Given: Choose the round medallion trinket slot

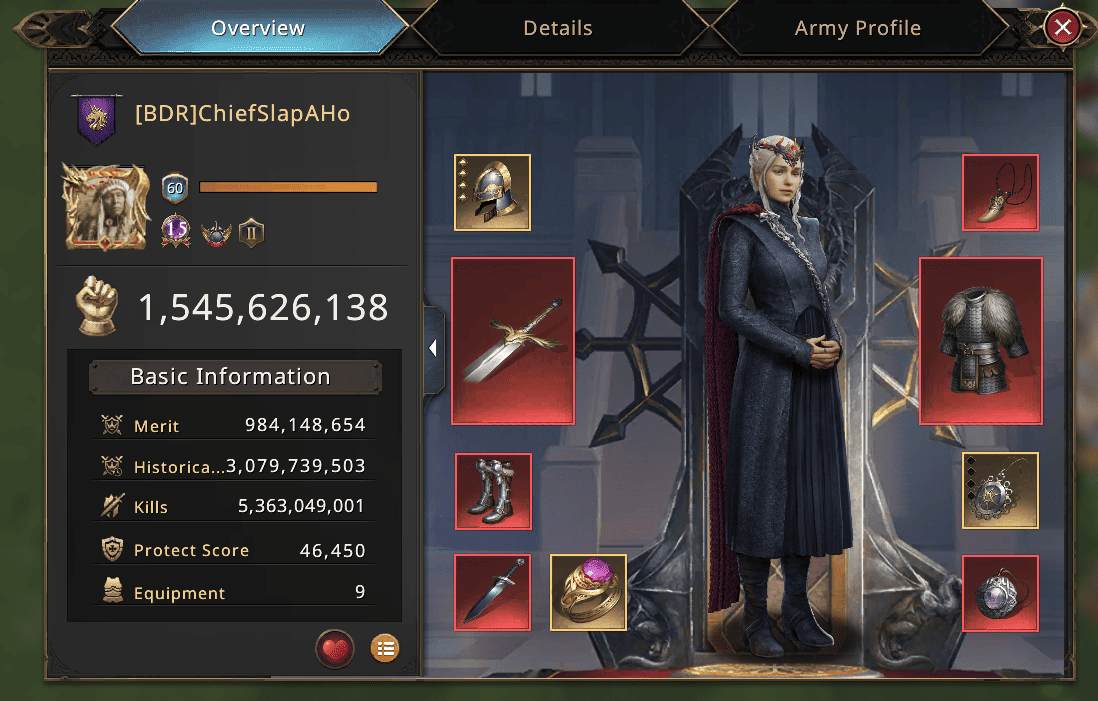Looking at the screenshot, I should point(1000,490).
